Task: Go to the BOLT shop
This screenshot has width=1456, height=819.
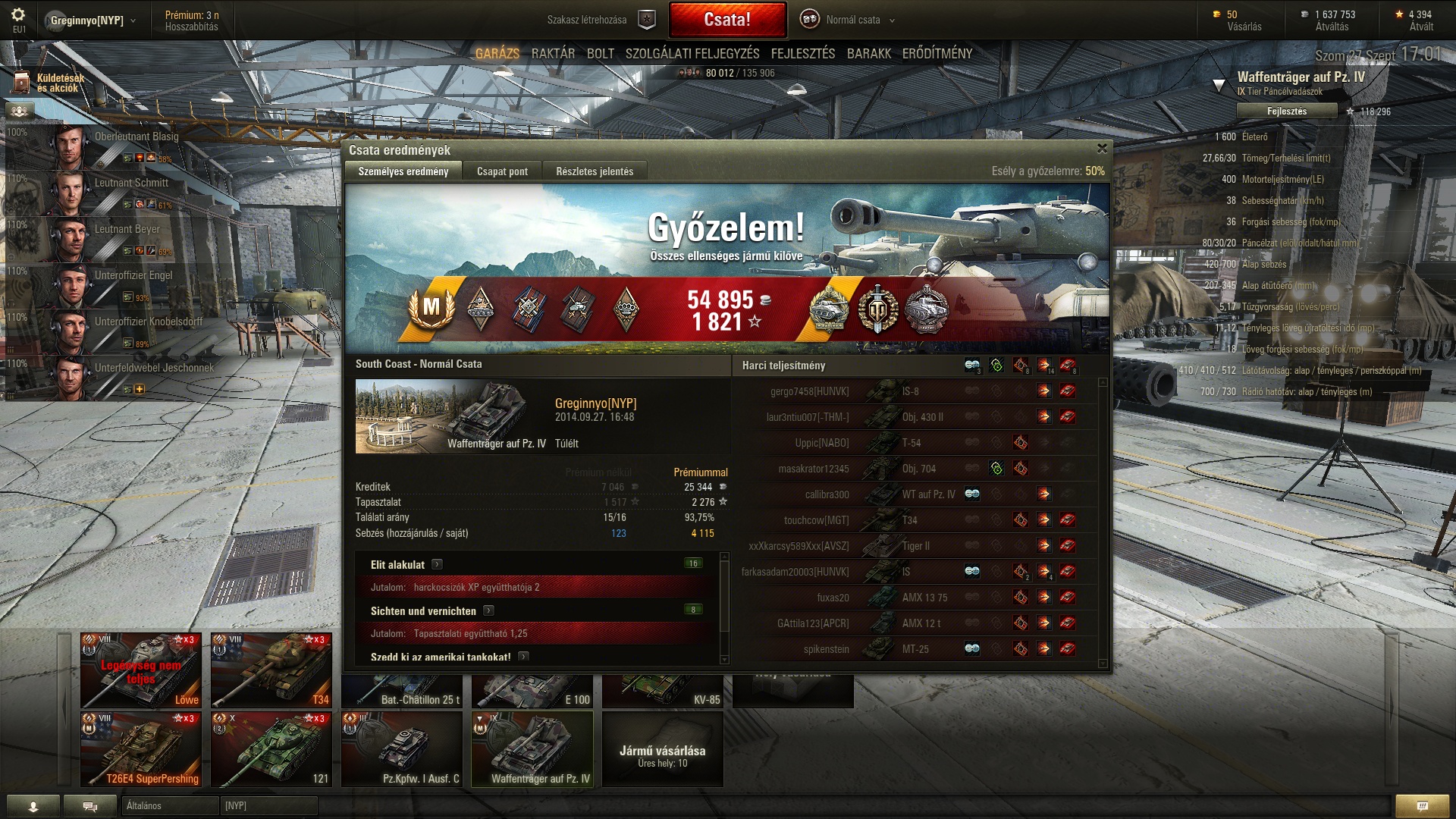Action: tap(600, 54)
